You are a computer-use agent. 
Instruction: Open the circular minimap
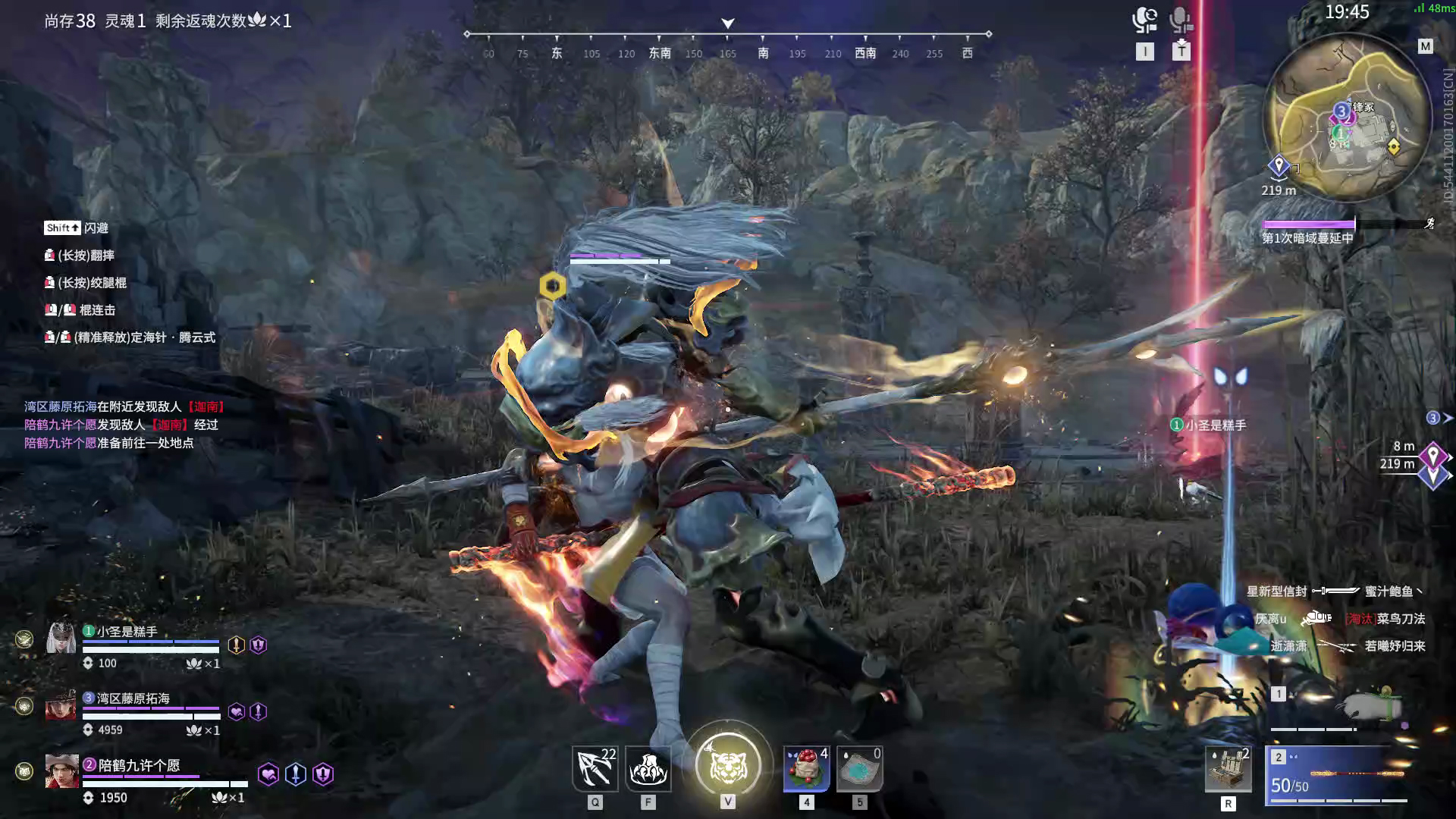click(x=1347, y=118)
